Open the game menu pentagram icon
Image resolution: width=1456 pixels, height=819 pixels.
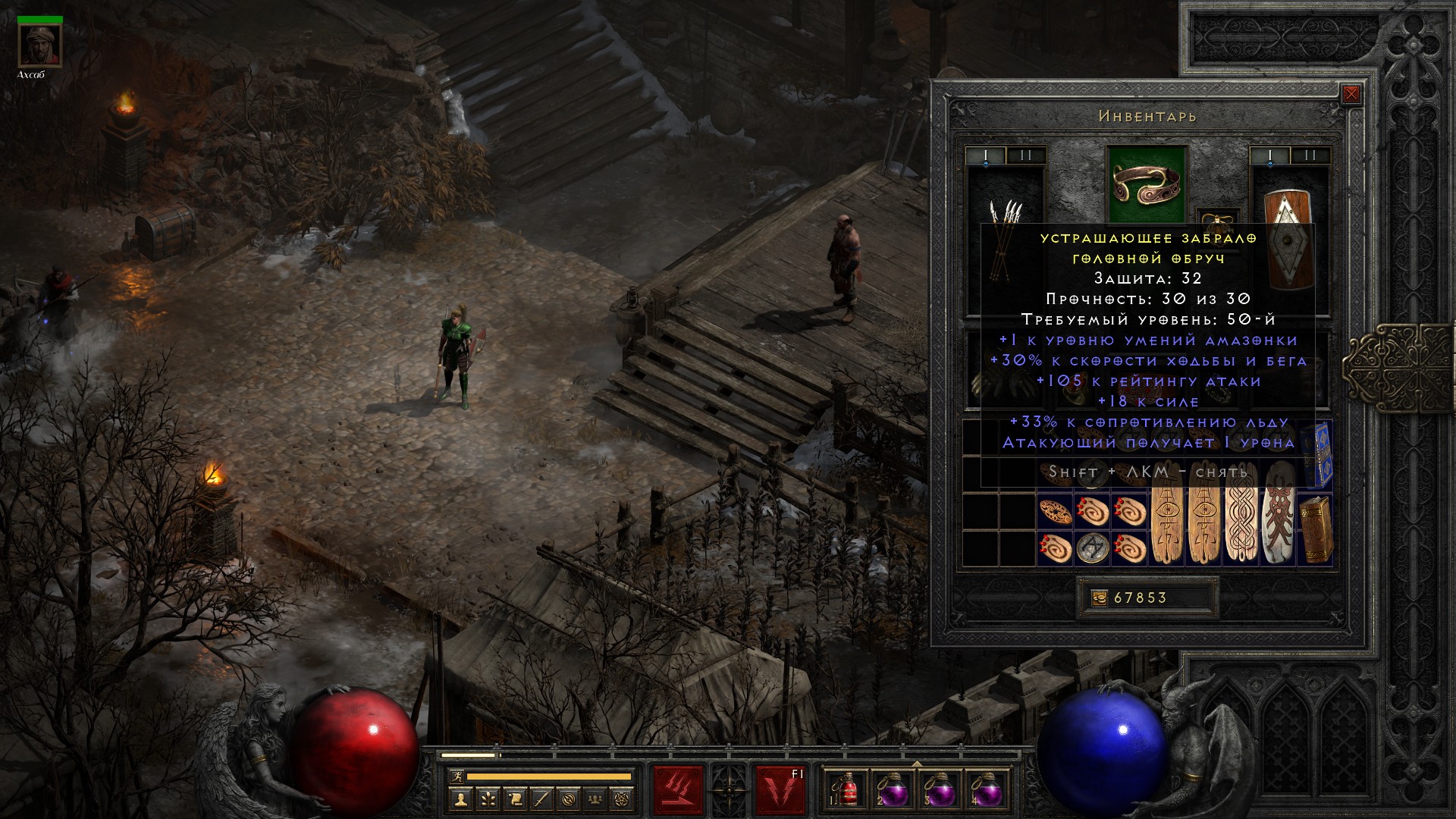point(623,799)
